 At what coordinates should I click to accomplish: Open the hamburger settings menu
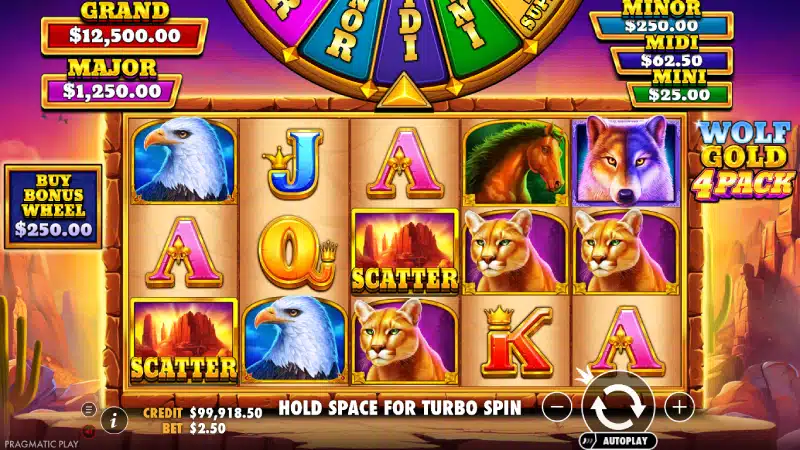tap(88, 409)
